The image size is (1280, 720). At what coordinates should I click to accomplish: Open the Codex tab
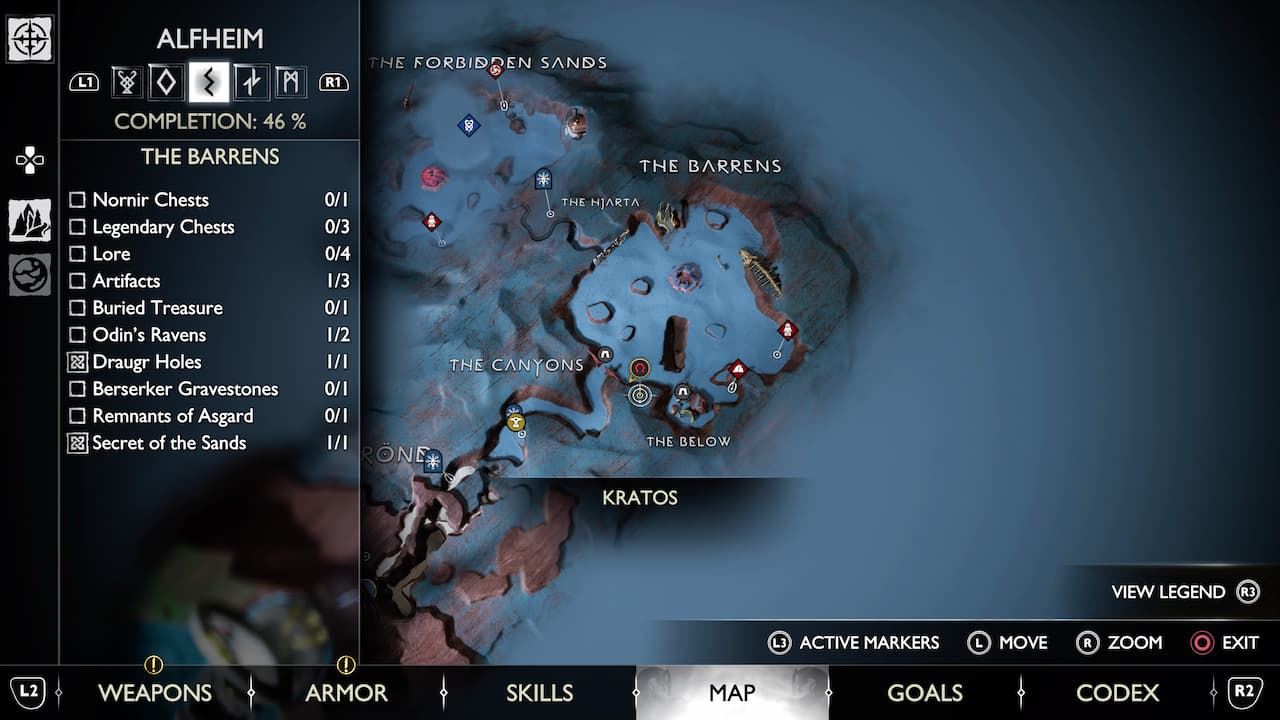(1117, 692)
